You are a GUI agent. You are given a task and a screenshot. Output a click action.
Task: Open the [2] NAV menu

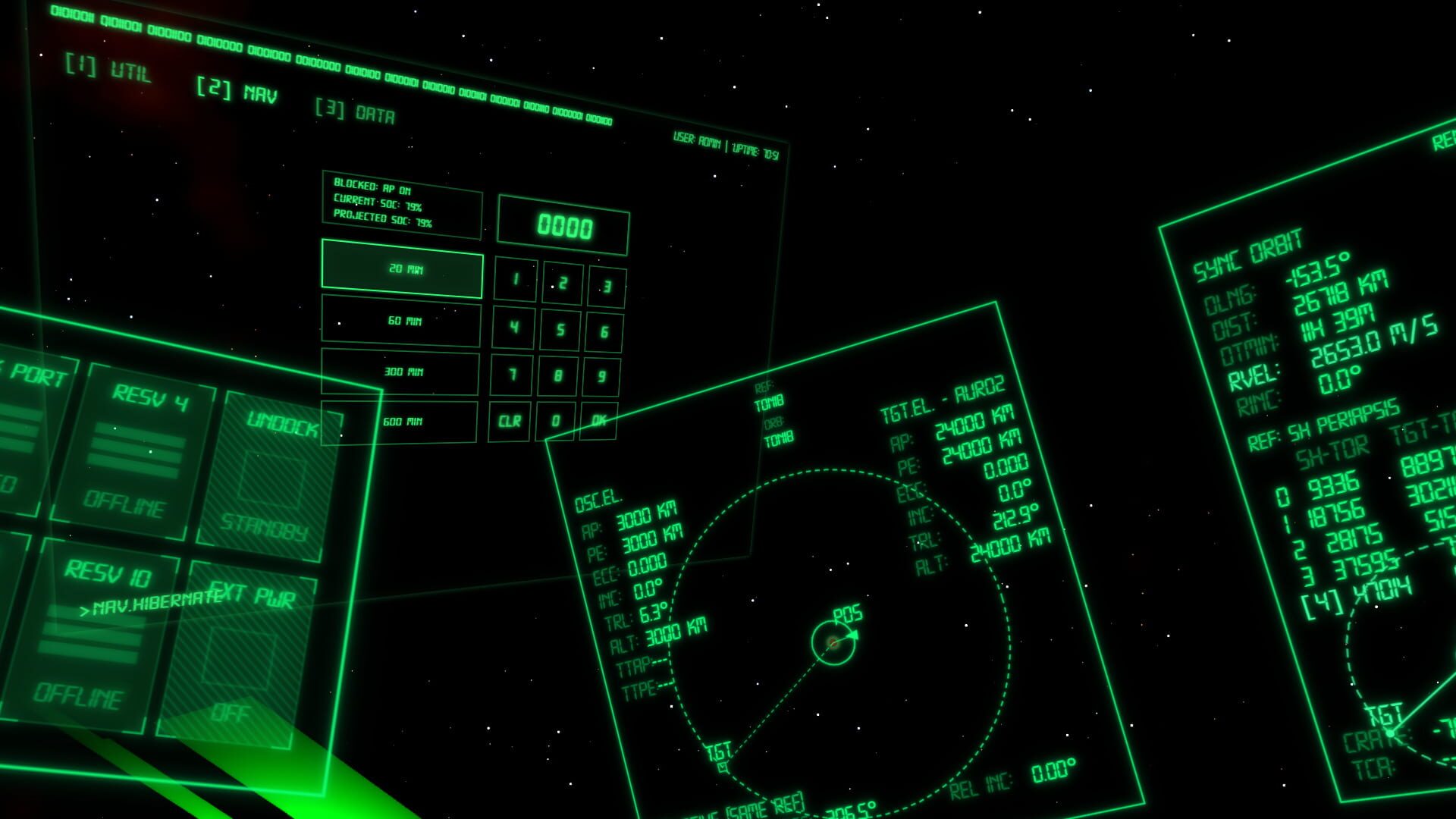(235, 89)
